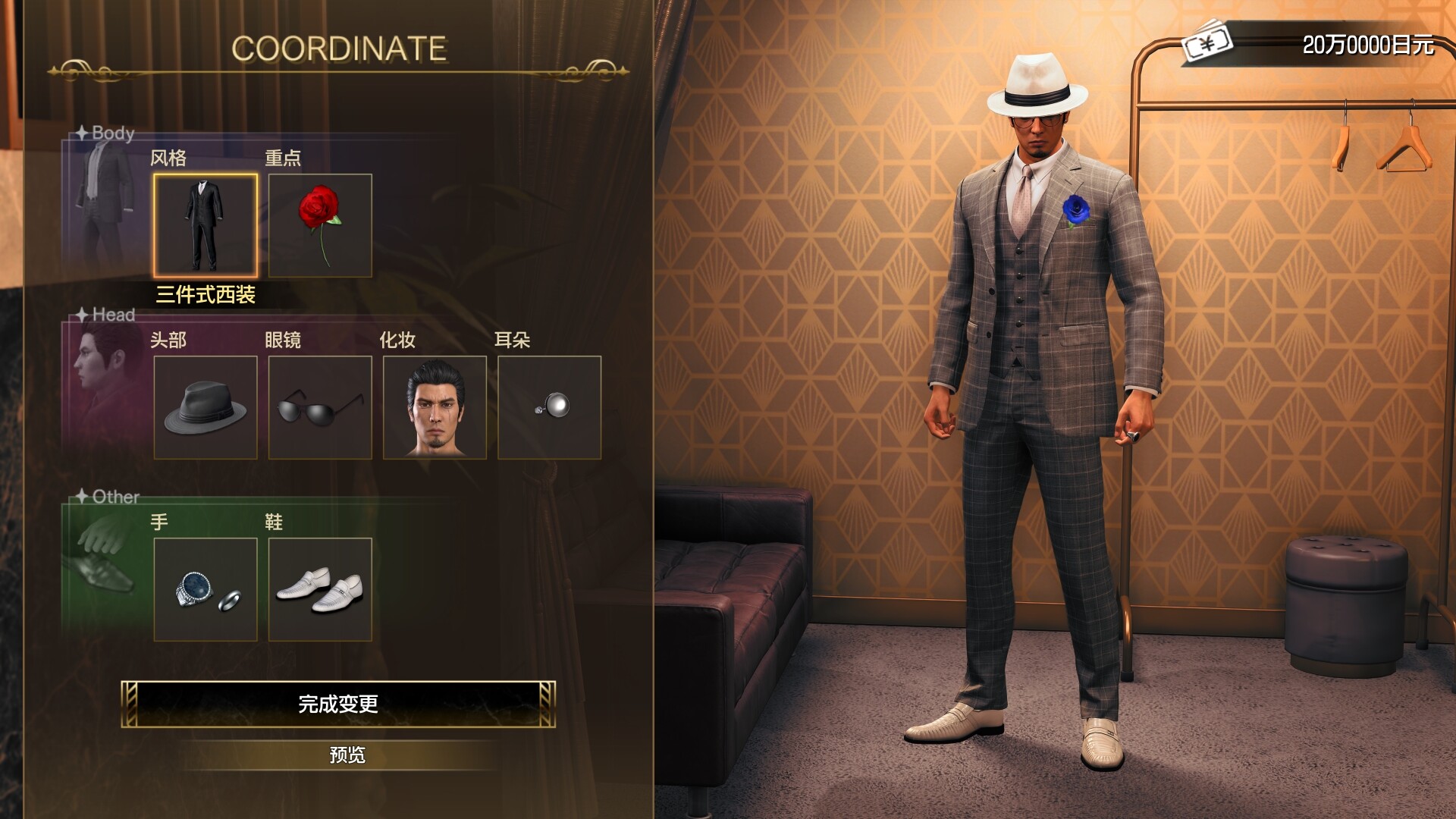Open the 耳朵 earring slot
Image resolution: width=1456 pixels, height=819 pixels.
tap(551, 408)
